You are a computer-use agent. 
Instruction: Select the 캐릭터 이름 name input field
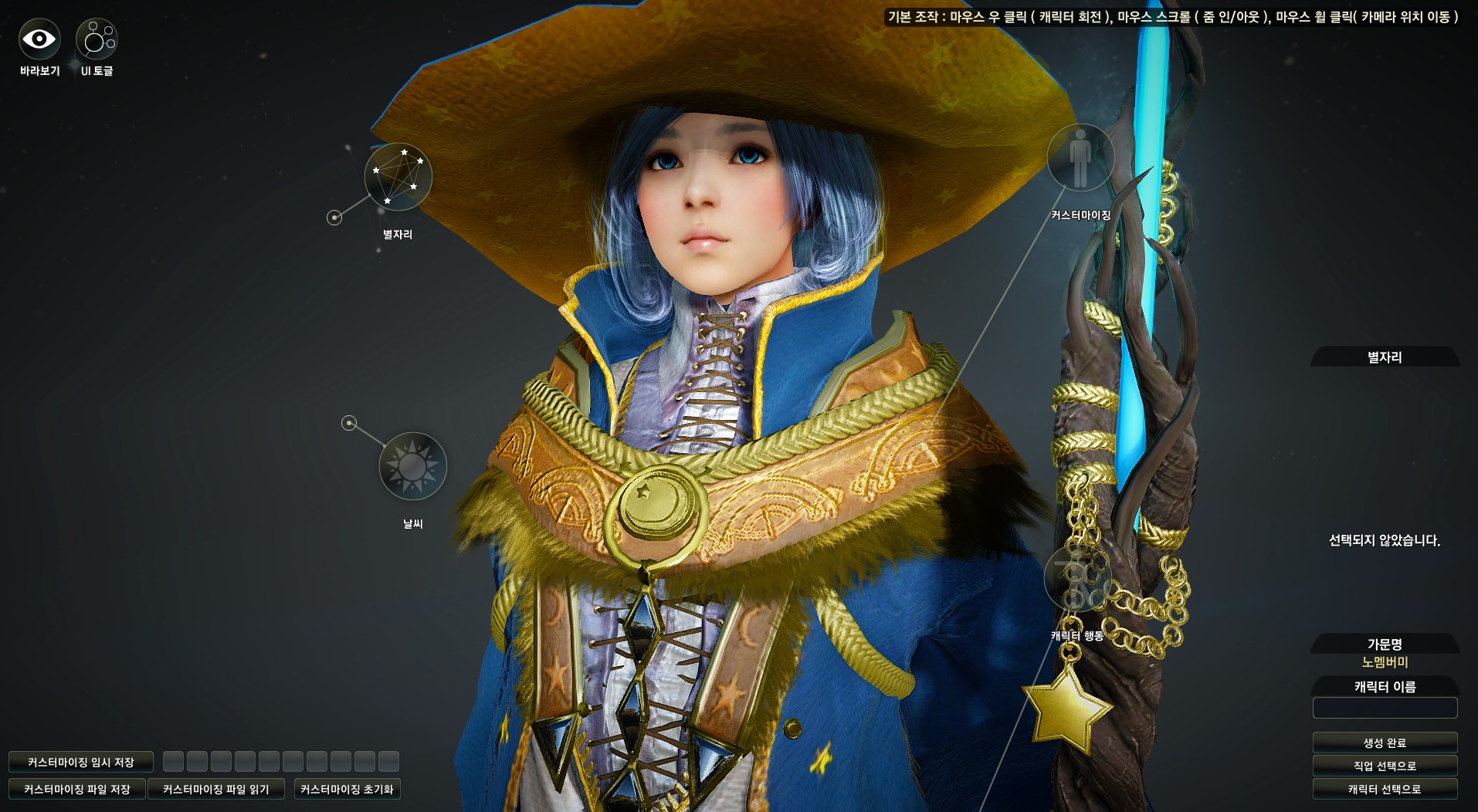click(x=1385, y=708)
